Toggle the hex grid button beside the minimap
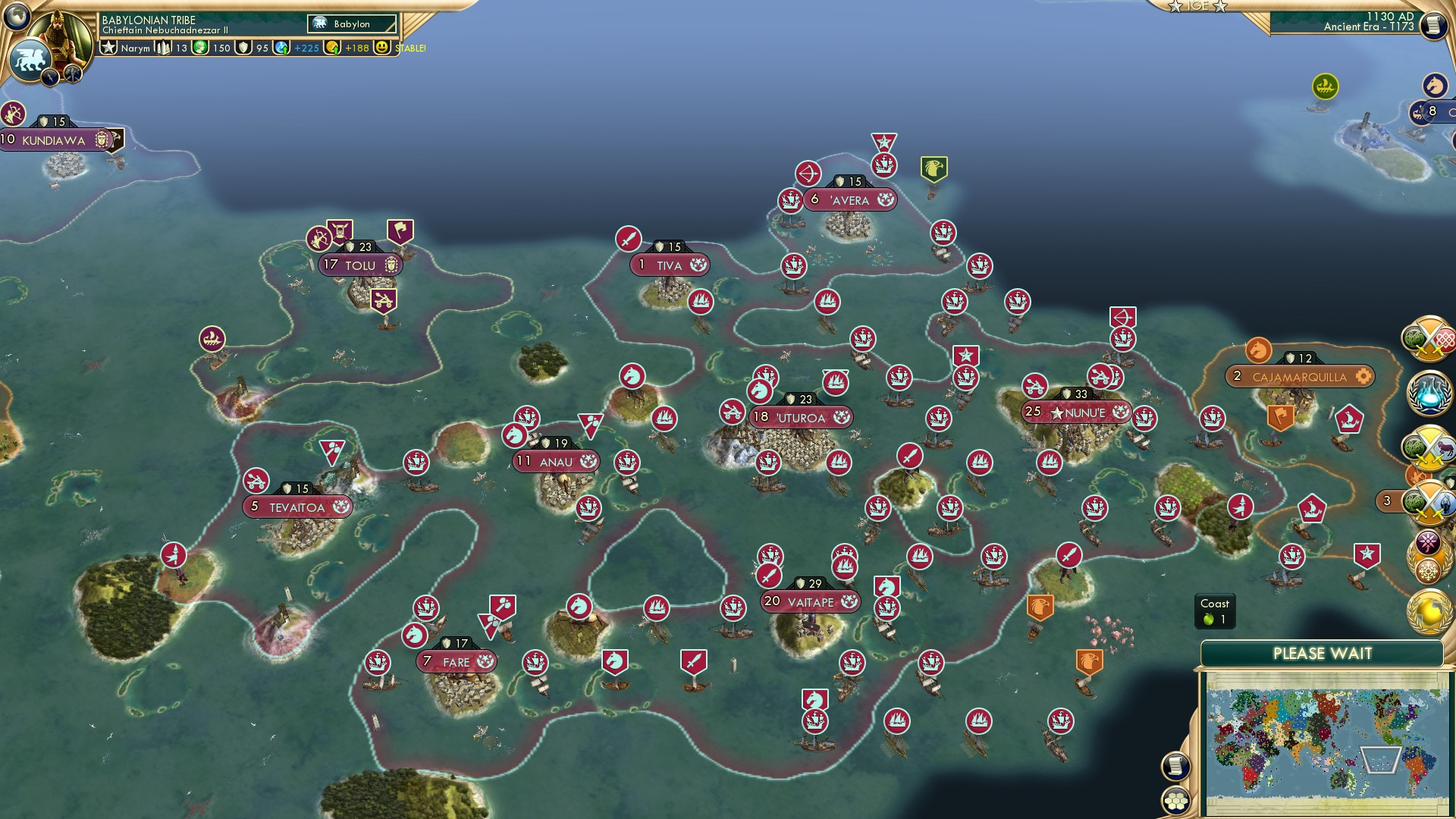1456x819 pixels. click(x=1175, y=800)
